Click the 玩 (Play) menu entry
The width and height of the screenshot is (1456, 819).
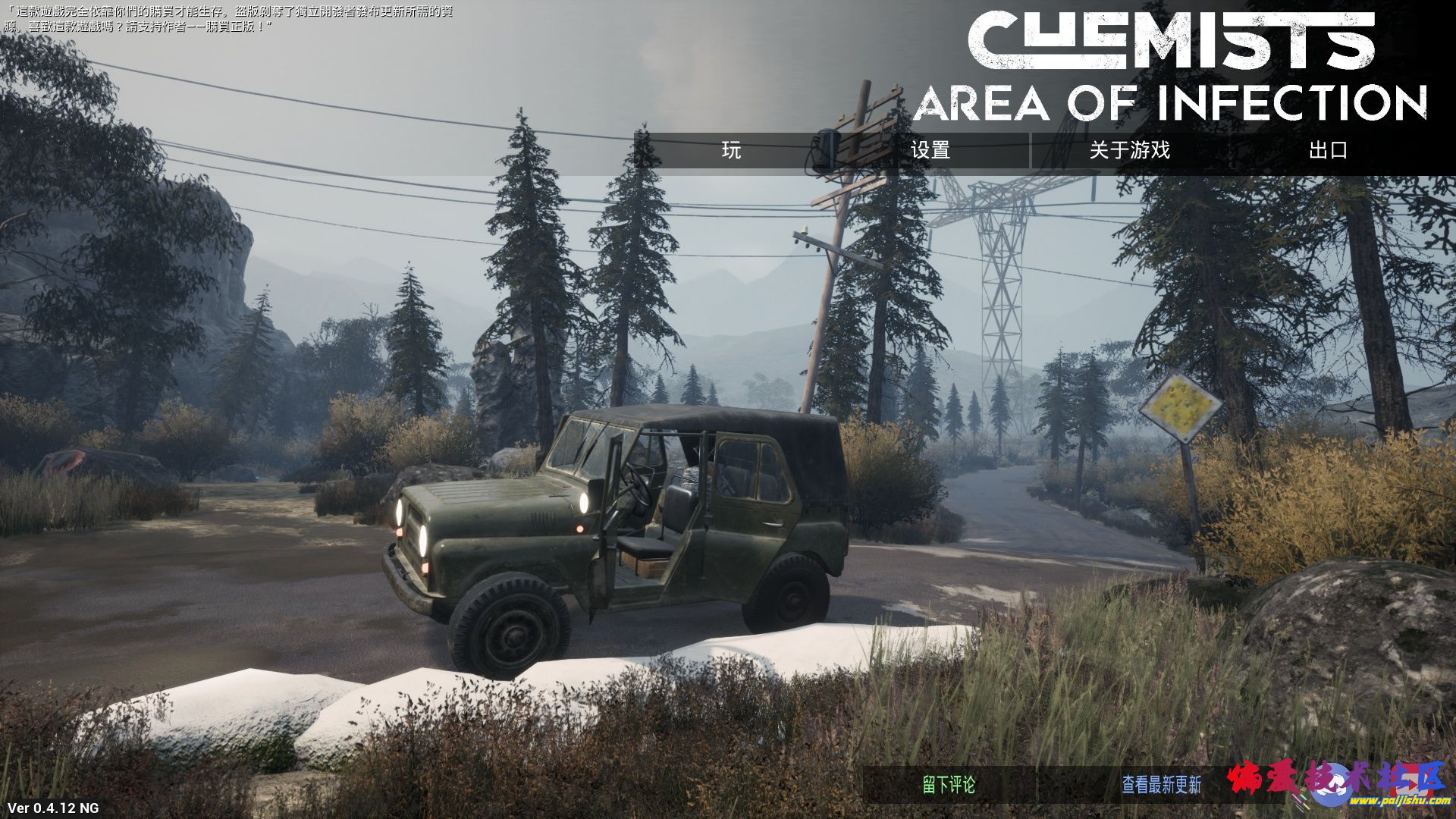[x=731, y=150]
